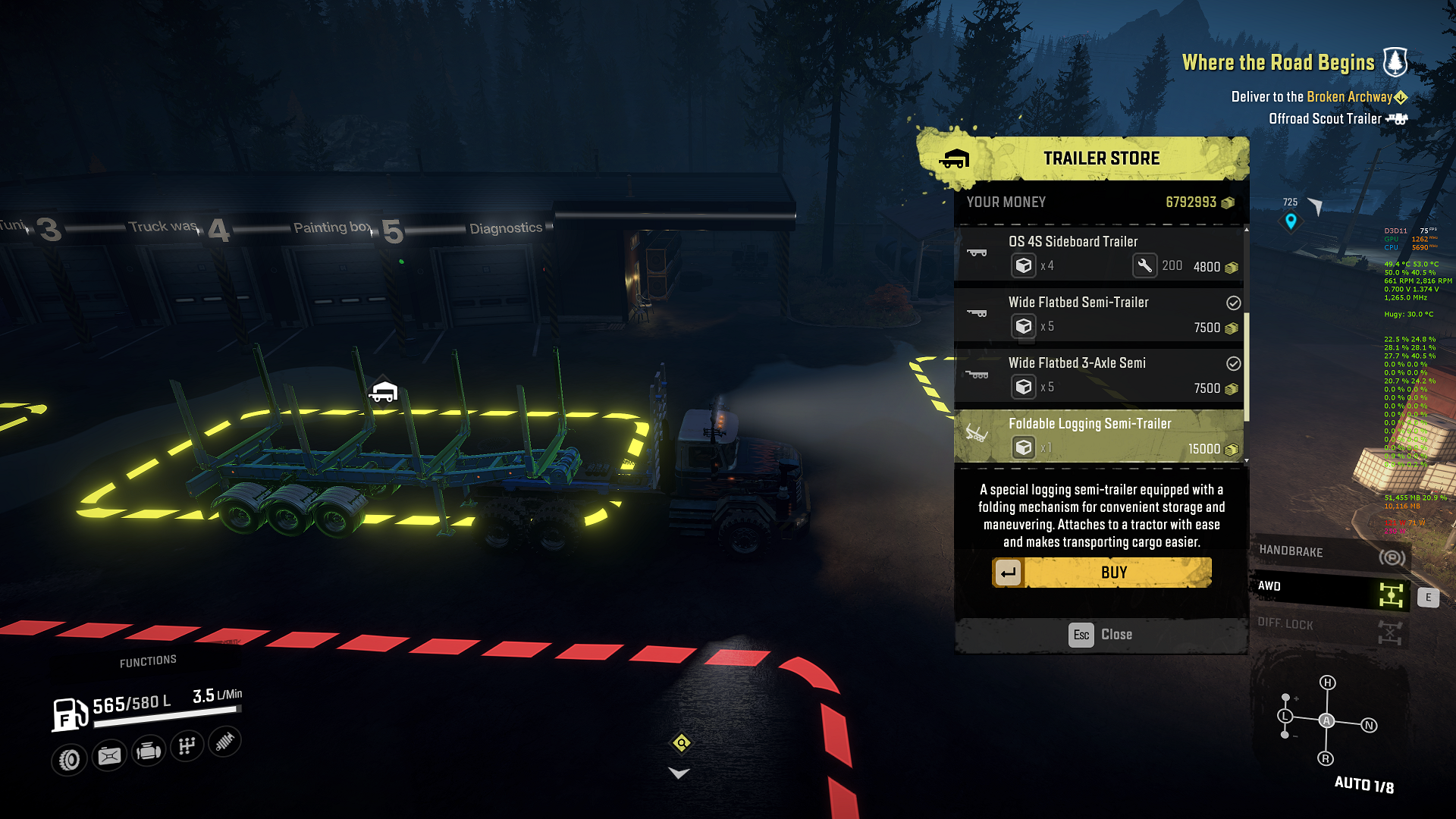1456x819 pixels.
Task: Open the Where the Road Begins objective
Action: coord(1278,63)
